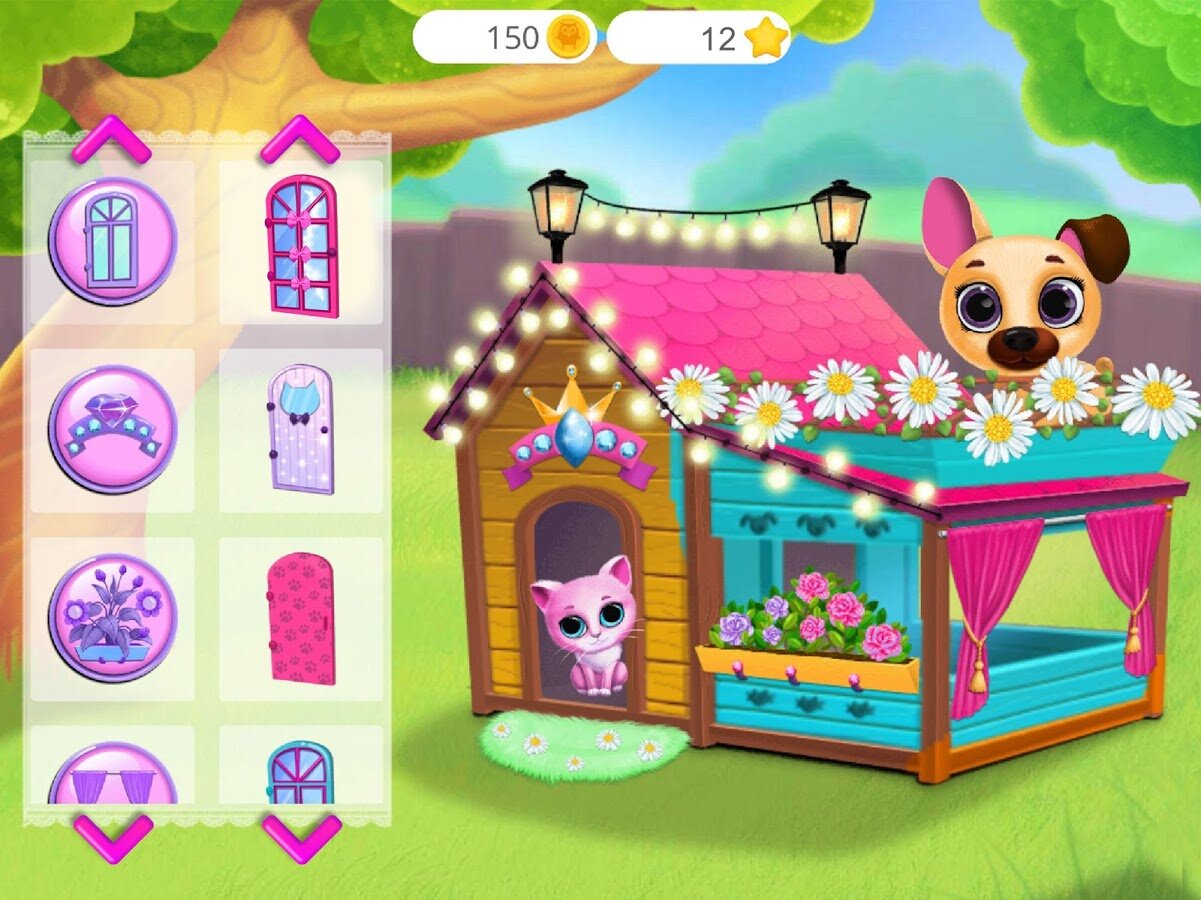Viewport: 1201px width, 900px height.
Task: Choose the pink paw-print door
Action: point(301,617)
